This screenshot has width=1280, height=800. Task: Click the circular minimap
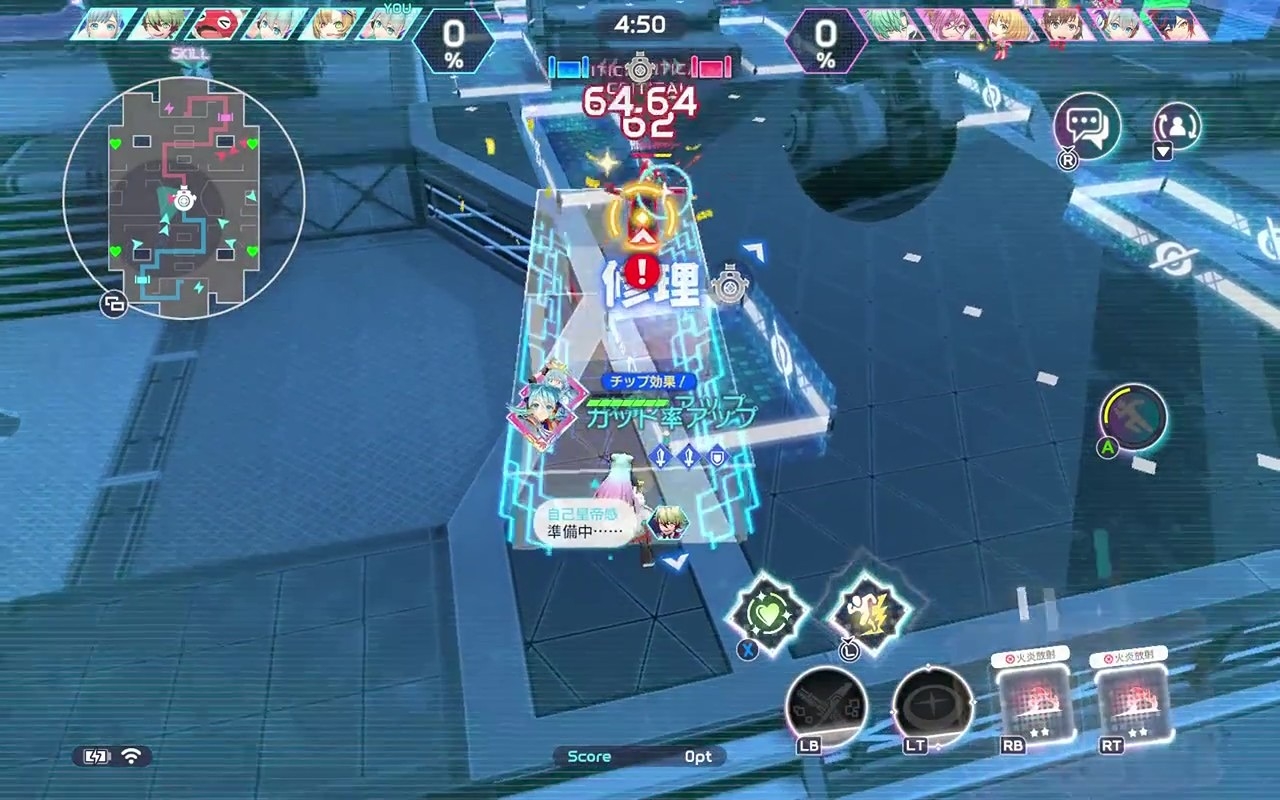(184, 198)
